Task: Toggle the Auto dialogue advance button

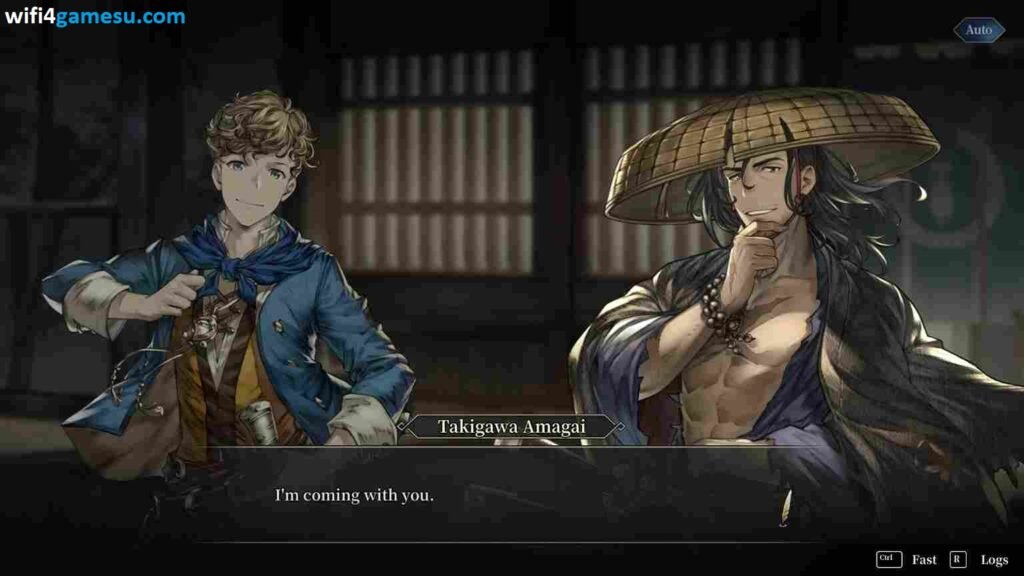Action: coord(978,30)
